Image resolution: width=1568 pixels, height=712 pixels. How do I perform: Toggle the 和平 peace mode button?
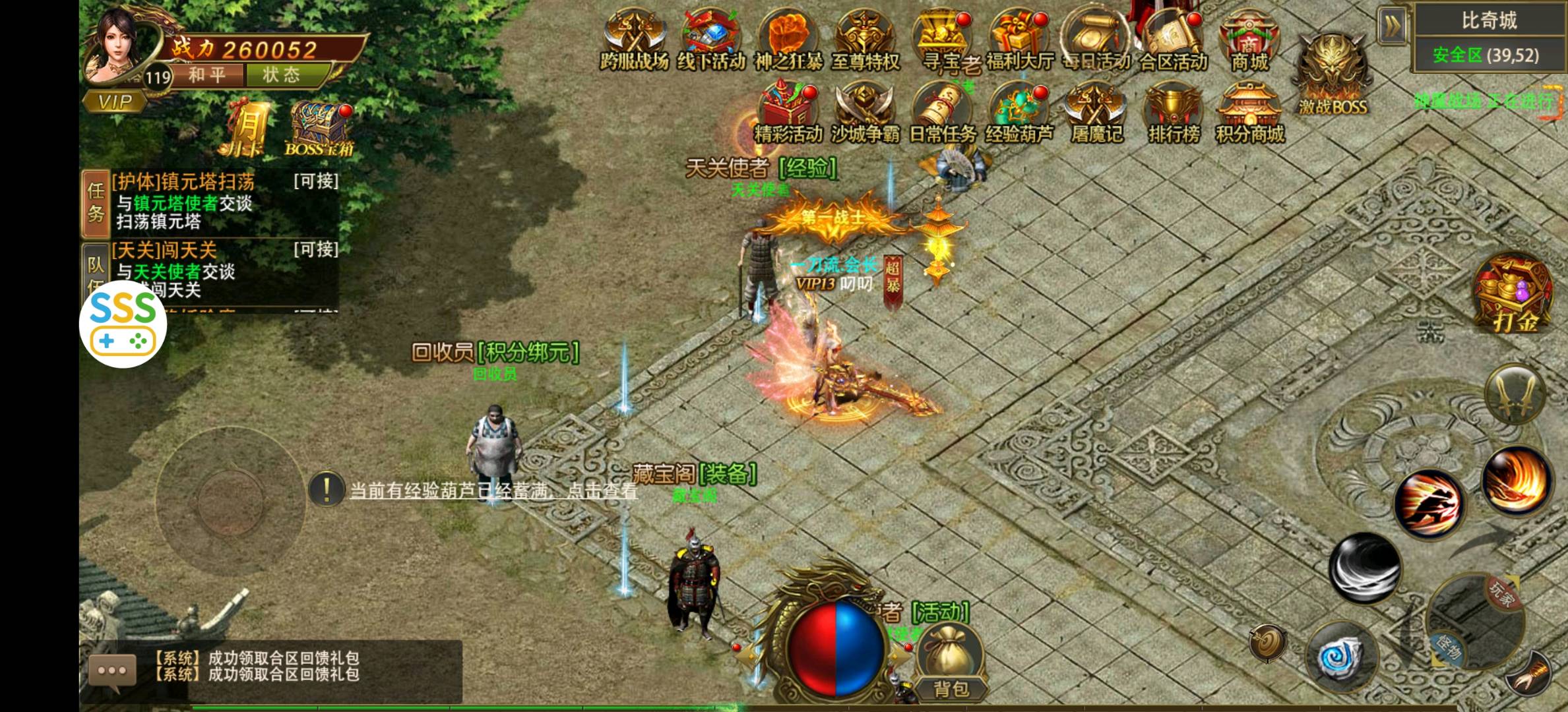(206, 75)
